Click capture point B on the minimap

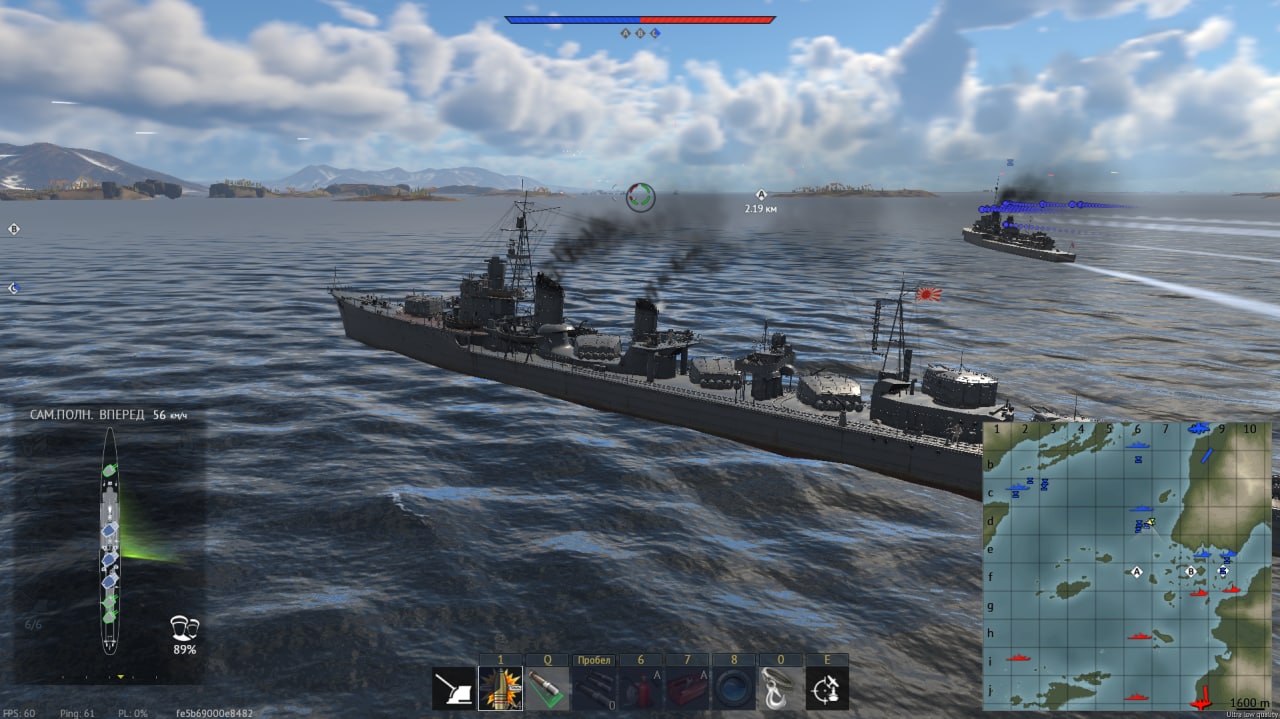click(1190, 571)
